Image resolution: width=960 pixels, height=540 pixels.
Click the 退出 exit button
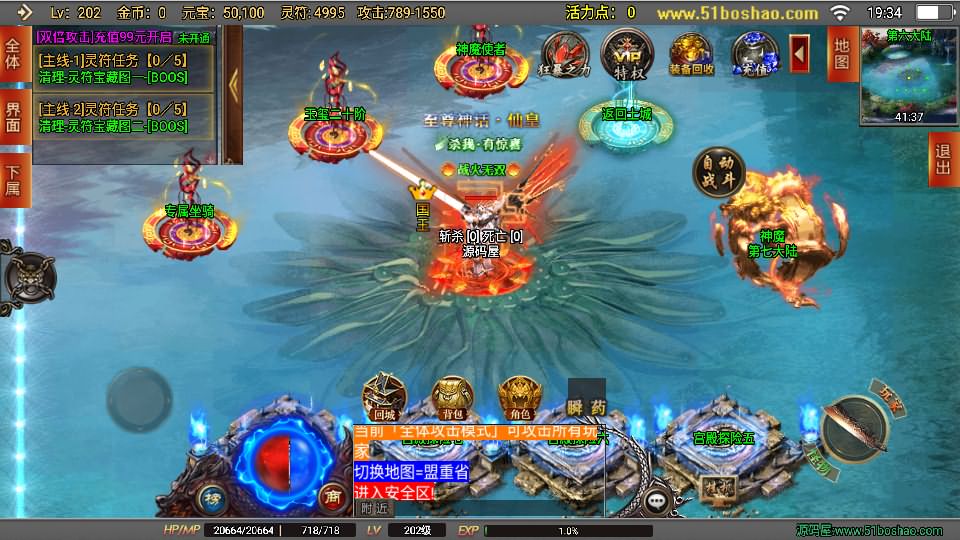942,160
